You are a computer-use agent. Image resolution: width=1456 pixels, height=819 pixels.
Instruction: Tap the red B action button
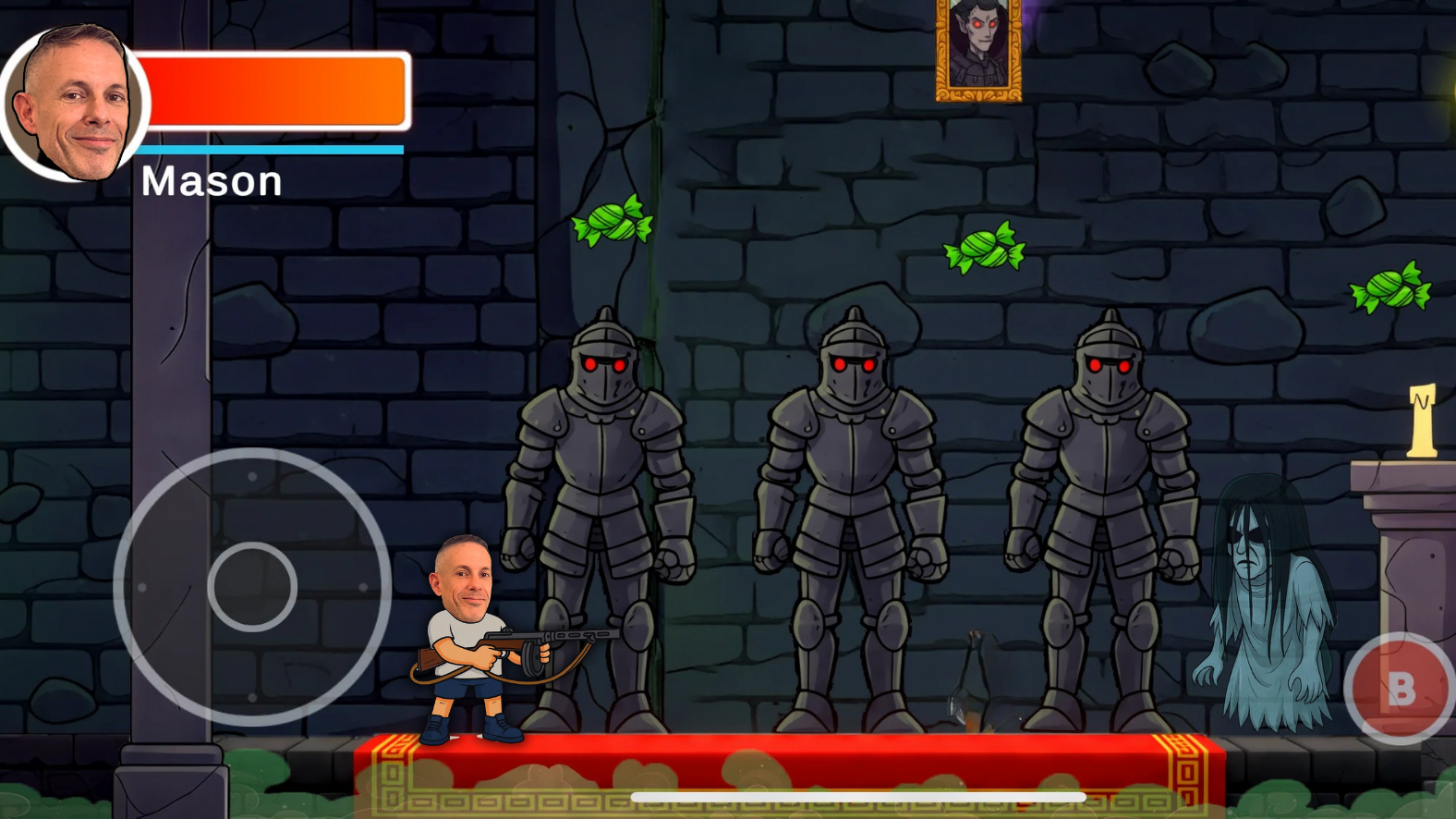[1401, 690]
